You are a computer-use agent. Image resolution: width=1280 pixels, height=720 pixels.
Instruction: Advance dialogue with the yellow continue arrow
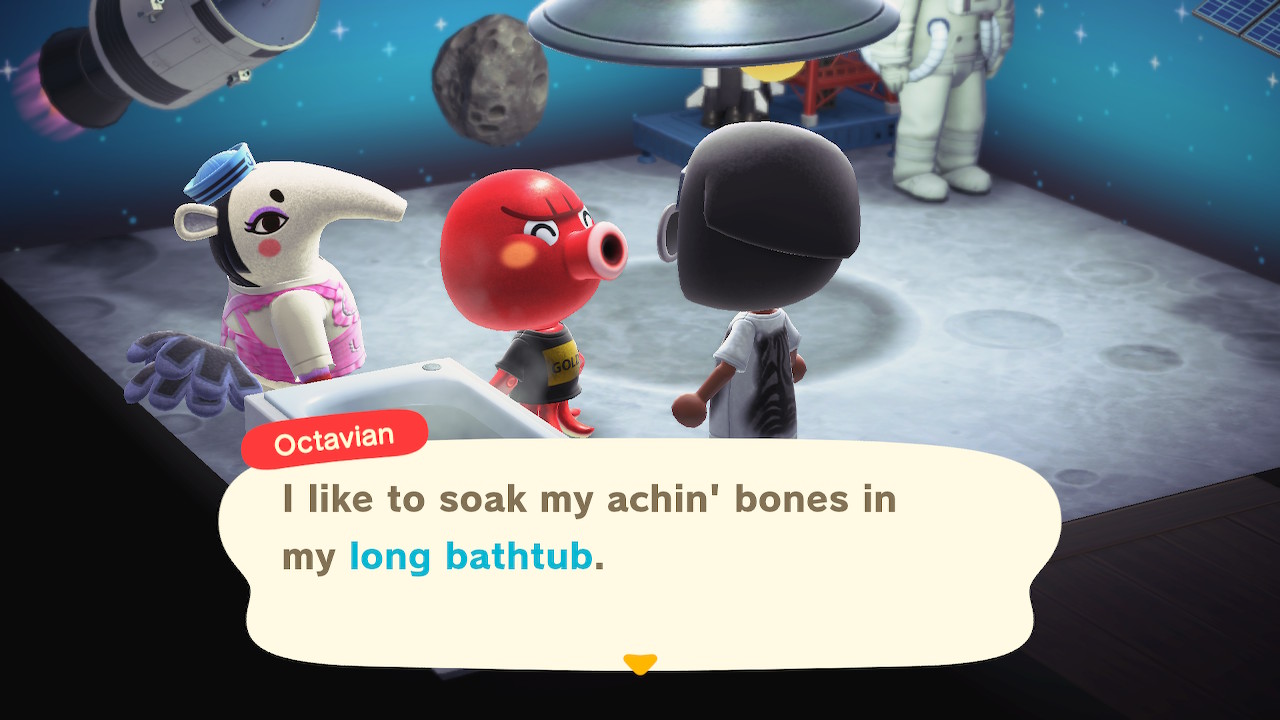pos(639,663)
